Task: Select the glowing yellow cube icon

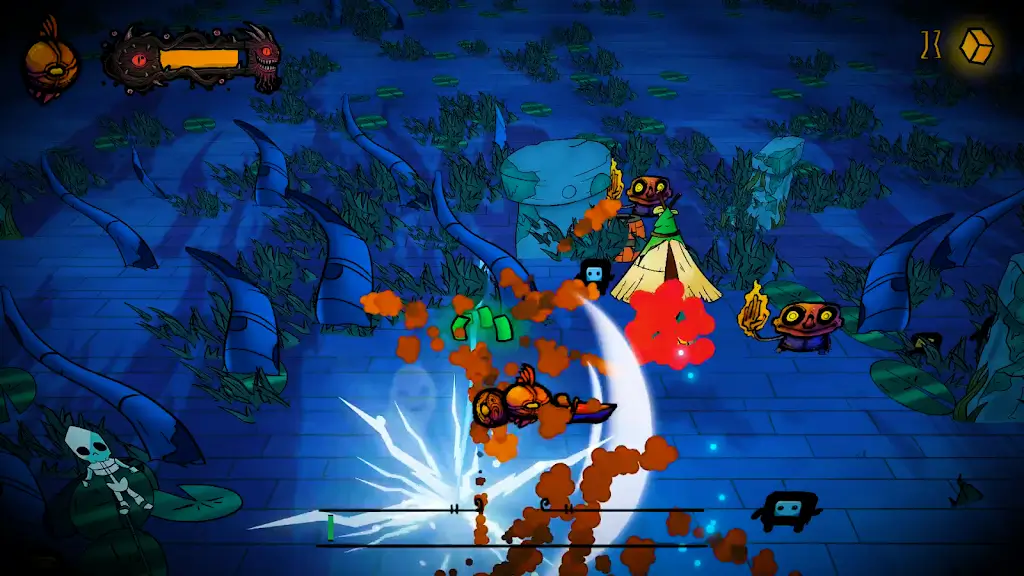Action: tap(975, 45)
